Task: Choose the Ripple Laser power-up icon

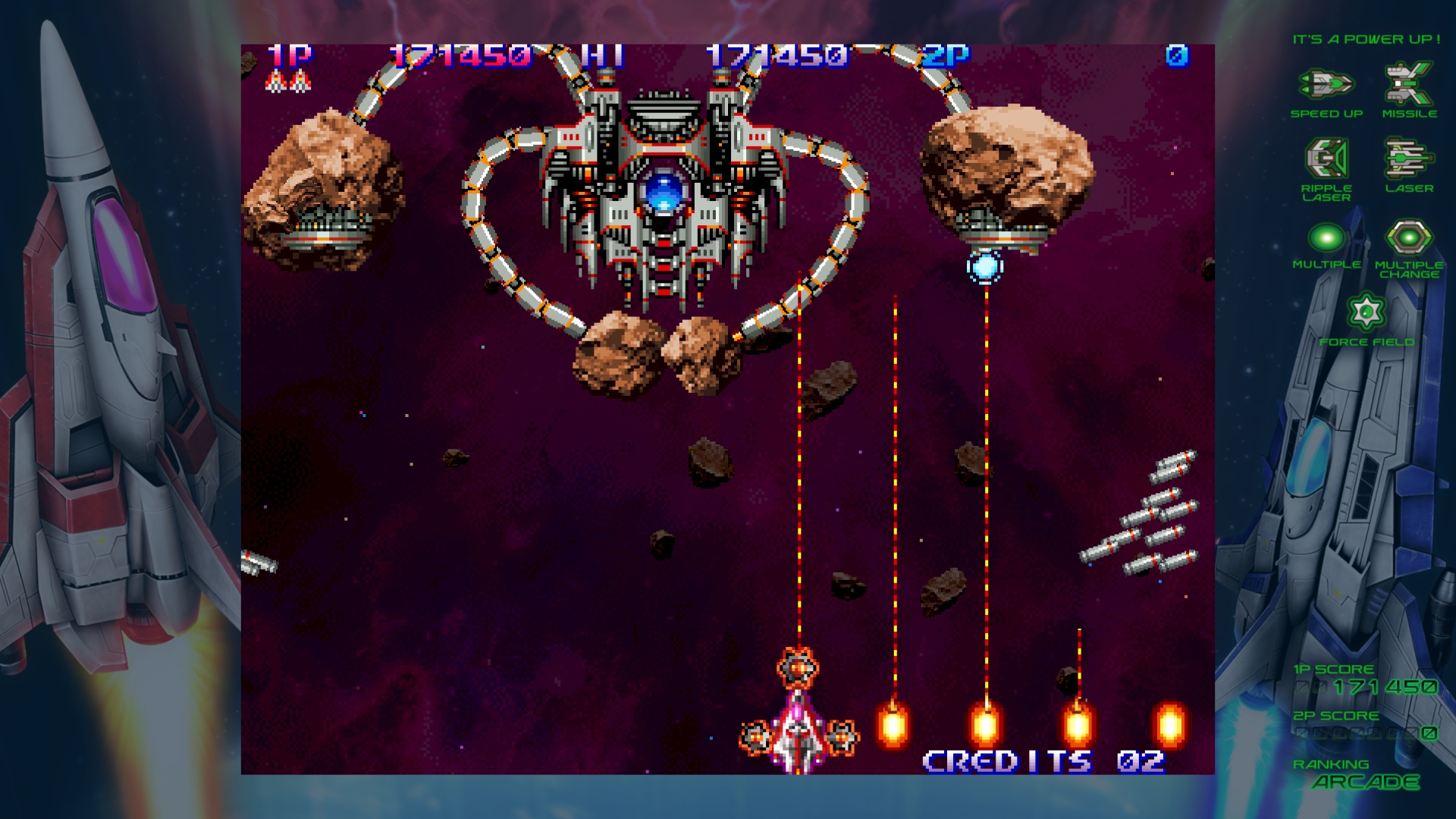Action: tap(1326, 158)
